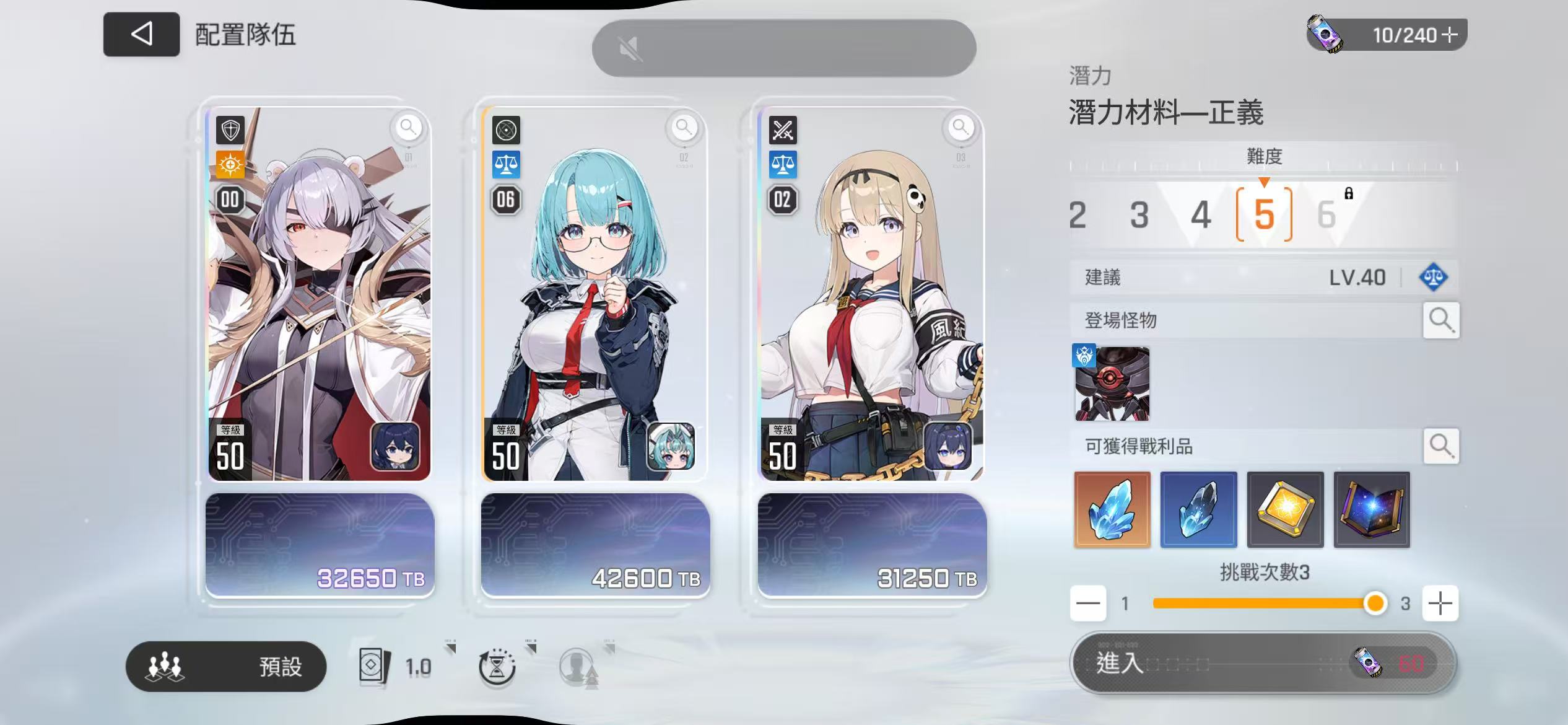
Task: Show obtainable loot details magnifier
Action: pyautogui.click(x=1440, y=446)
